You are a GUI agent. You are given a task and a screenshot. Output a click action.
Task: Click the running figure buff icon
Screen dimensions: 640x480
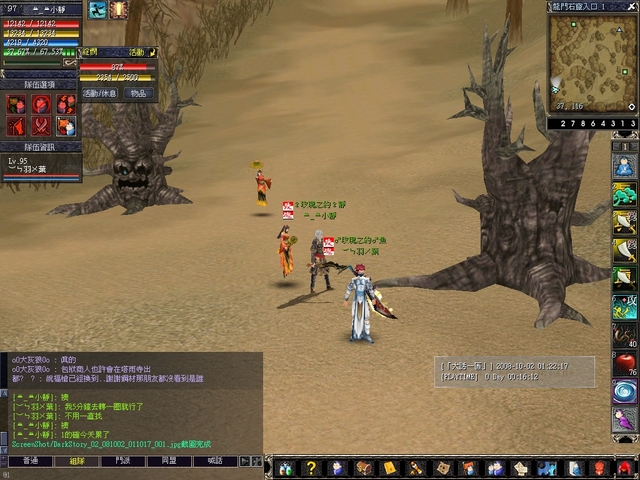point(97,10)
